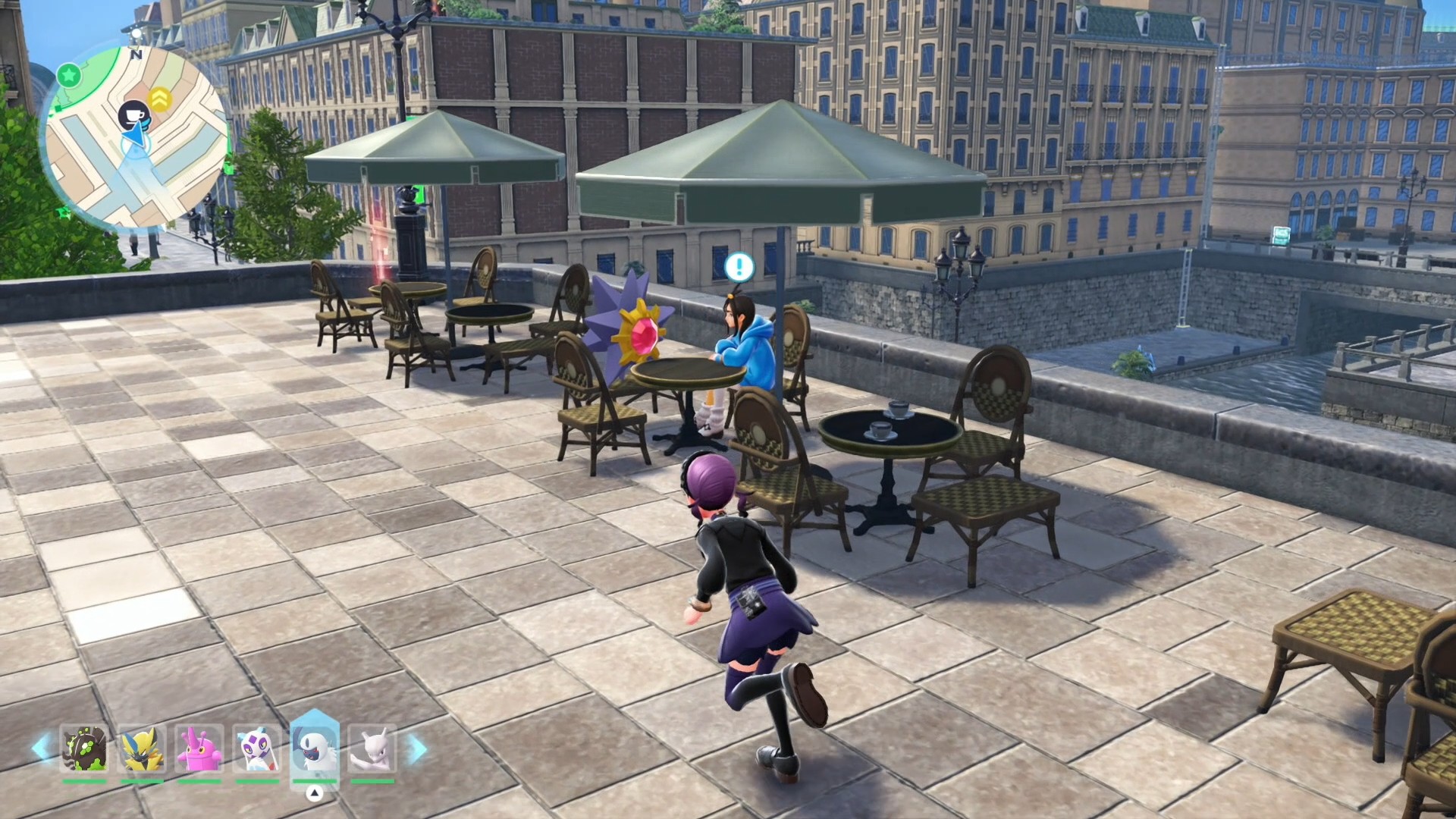Cycle party left with the blue arrow

(x=41, y=748)
